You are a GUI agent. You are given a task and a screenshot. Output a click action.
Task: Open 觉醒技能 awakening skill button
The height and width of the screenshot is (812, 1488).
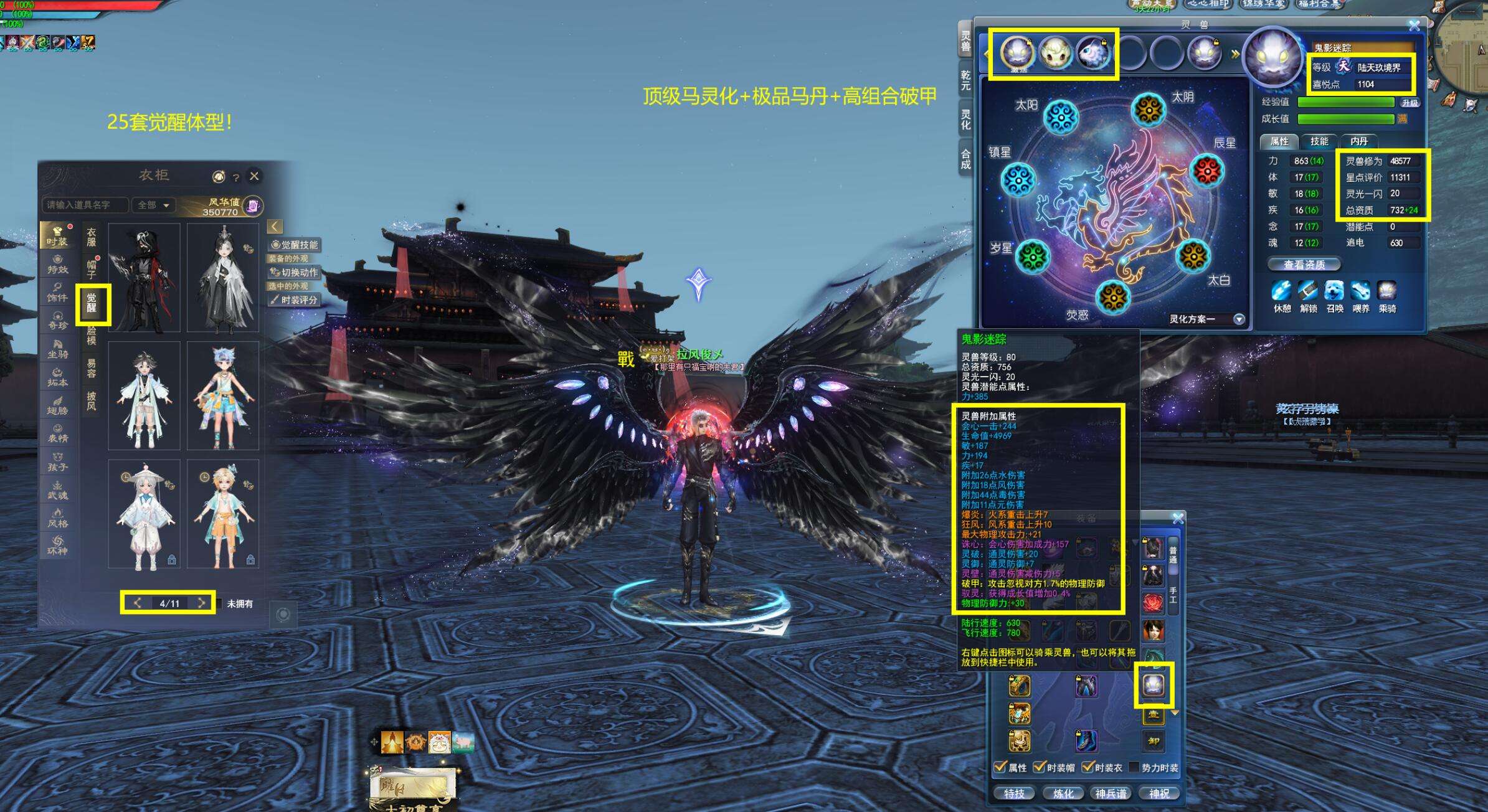tap(295, 245)
